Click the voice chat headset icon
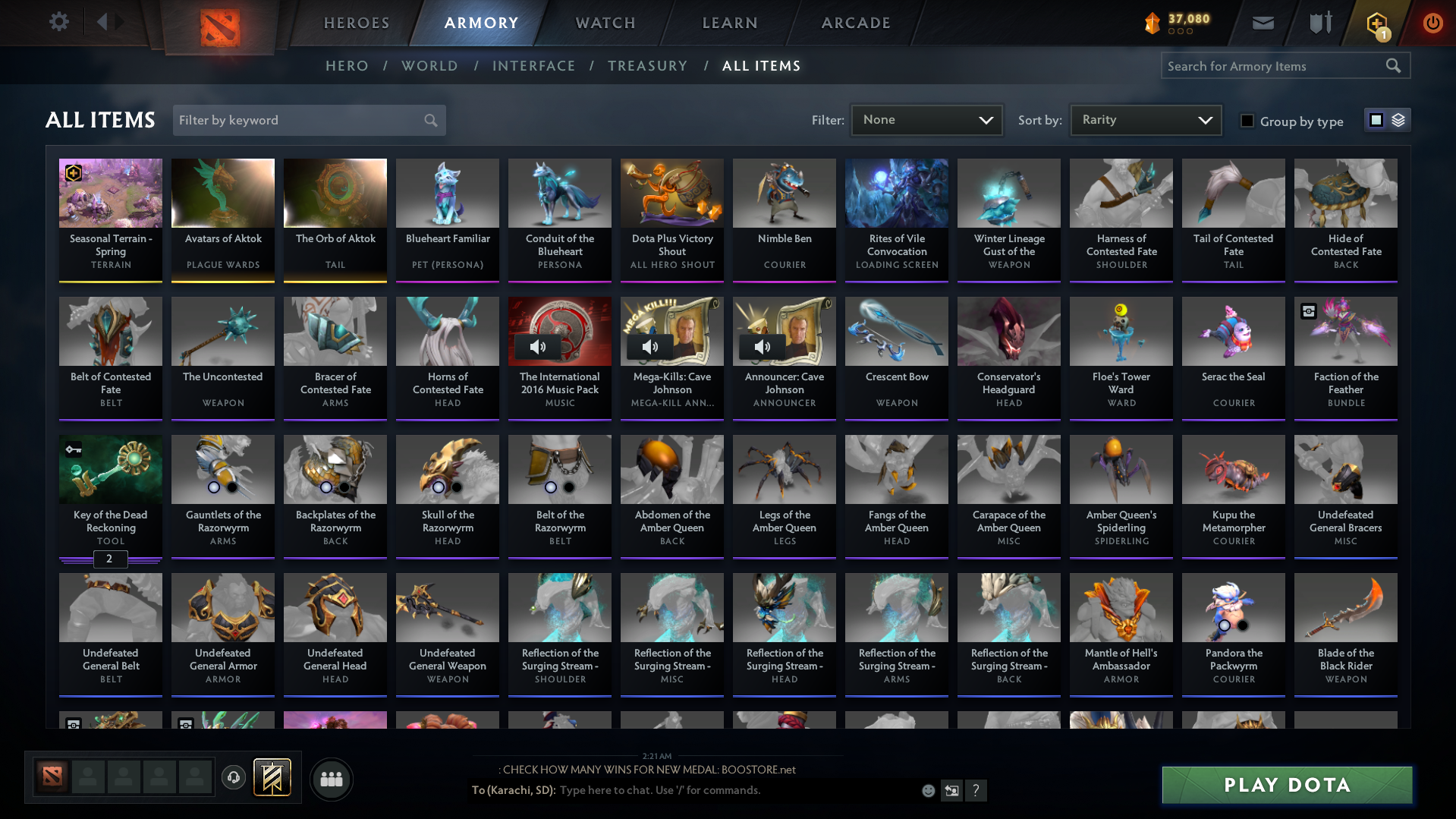Screen dimensions: 1456x819 [x=234, y=778]
